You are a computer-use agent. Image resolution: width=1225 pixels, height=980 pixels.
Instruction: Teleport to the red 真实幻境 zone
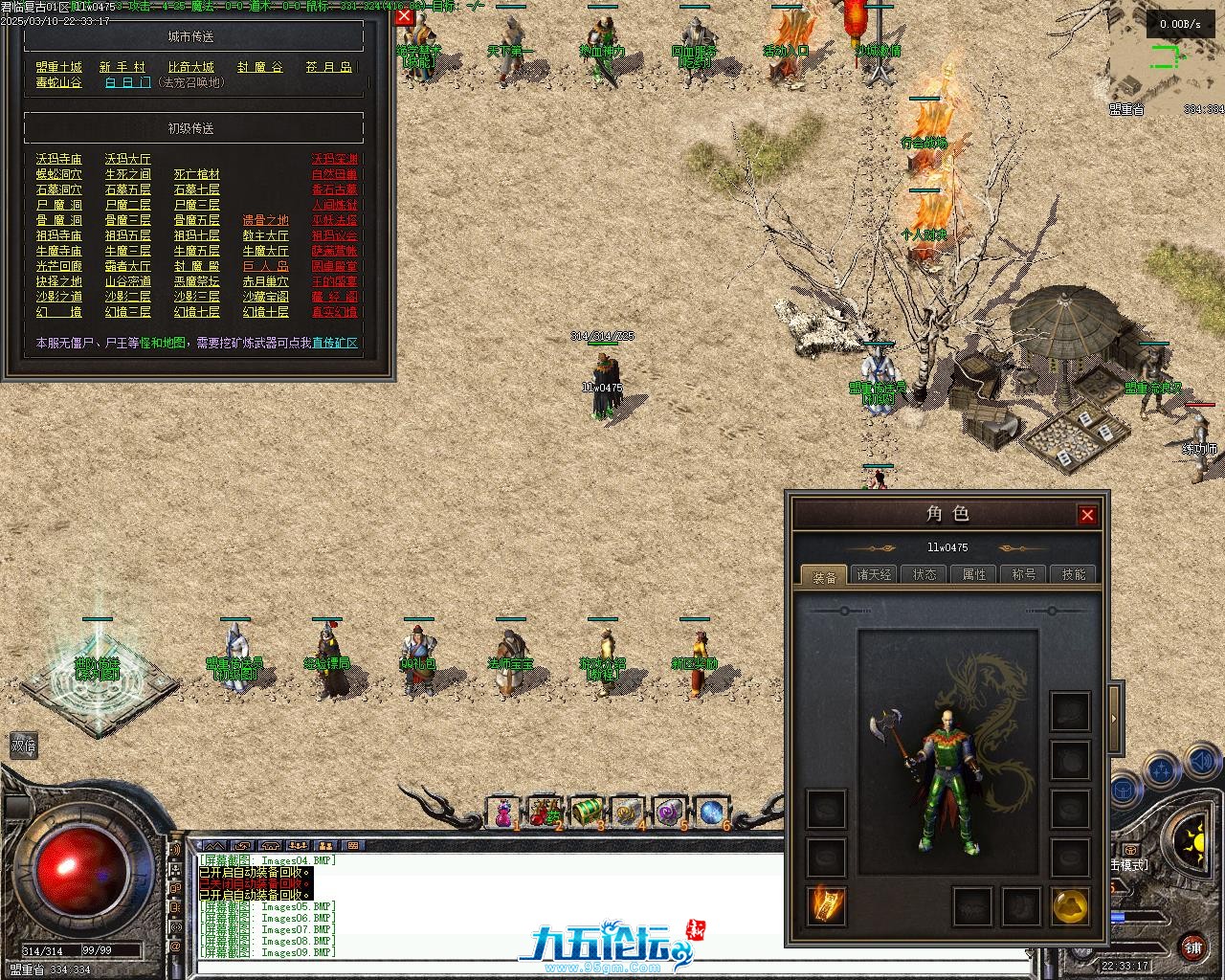pyautogui.click(x=334, y=312)
